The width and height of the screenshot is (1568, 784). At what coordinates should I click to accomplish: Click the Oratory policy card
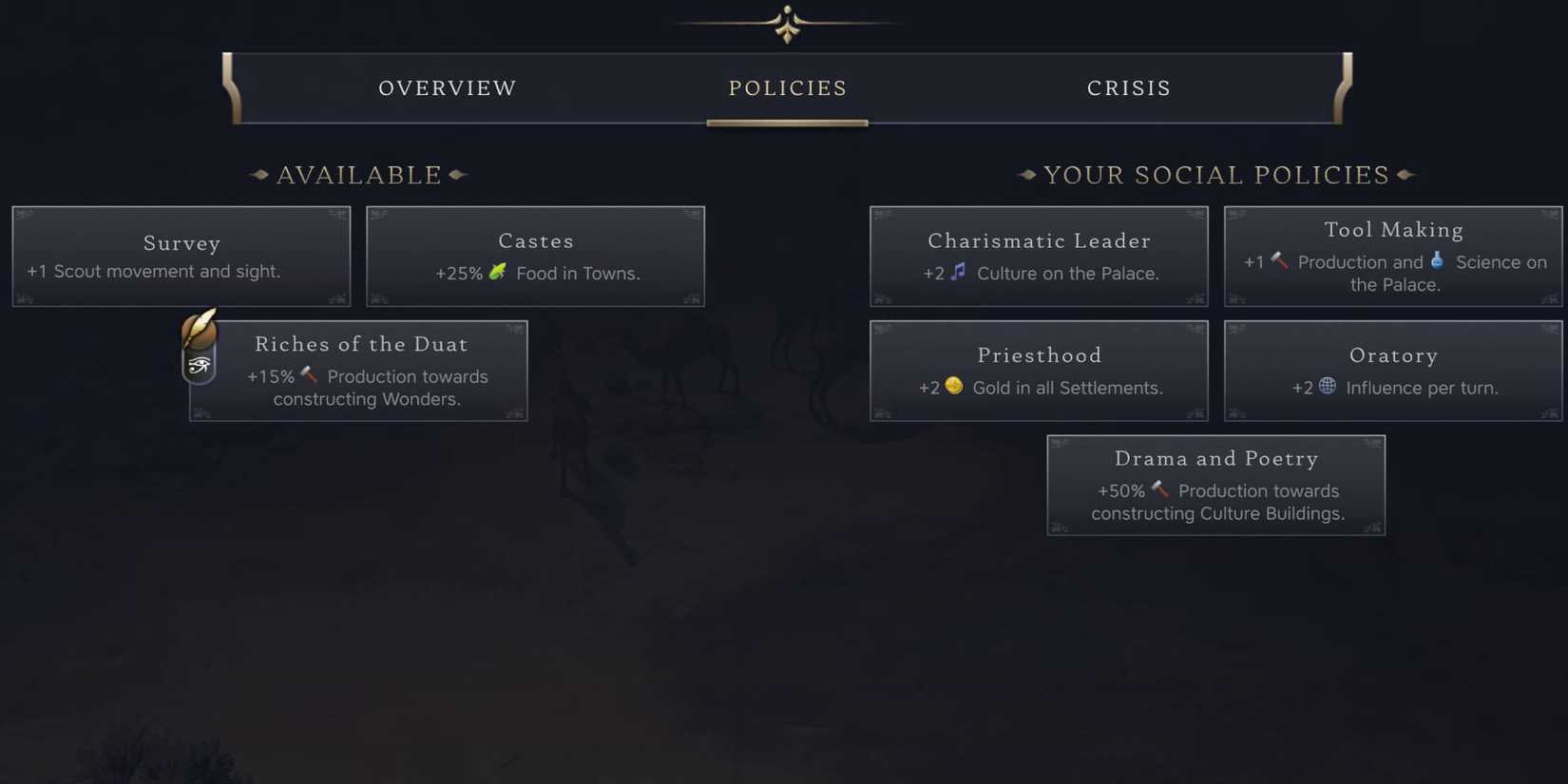click(1393, 371)
